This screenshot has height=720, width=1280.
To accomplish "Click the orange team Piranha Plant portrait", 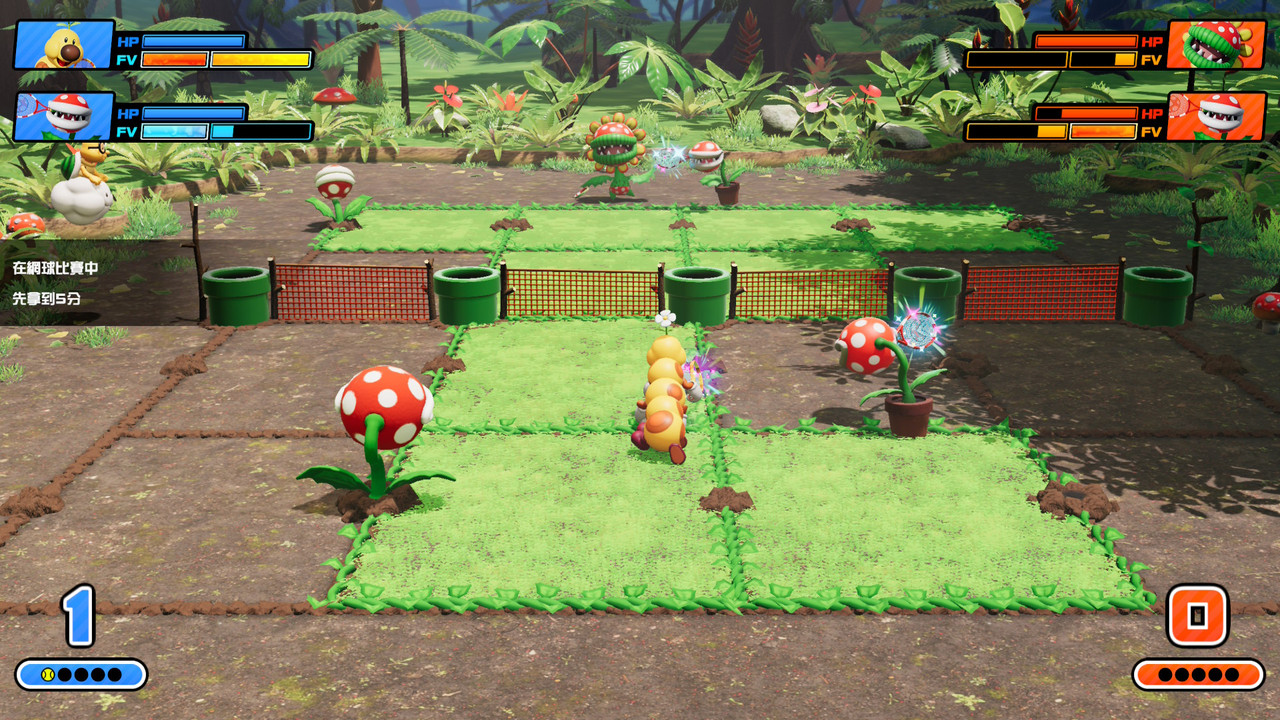I will (x=1216, y=117).
